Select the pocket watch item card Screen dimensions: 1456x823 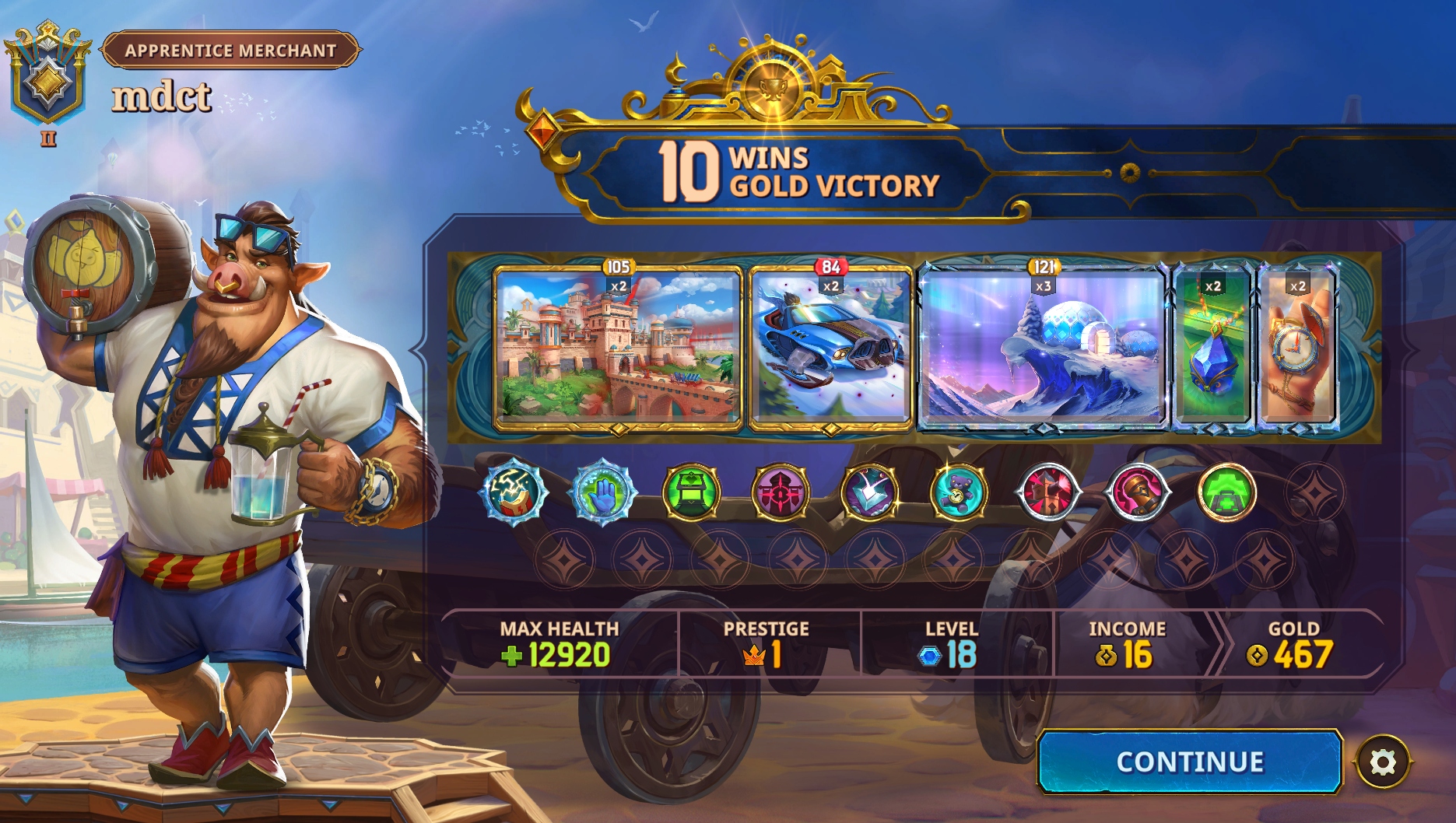pos(1296,348)
